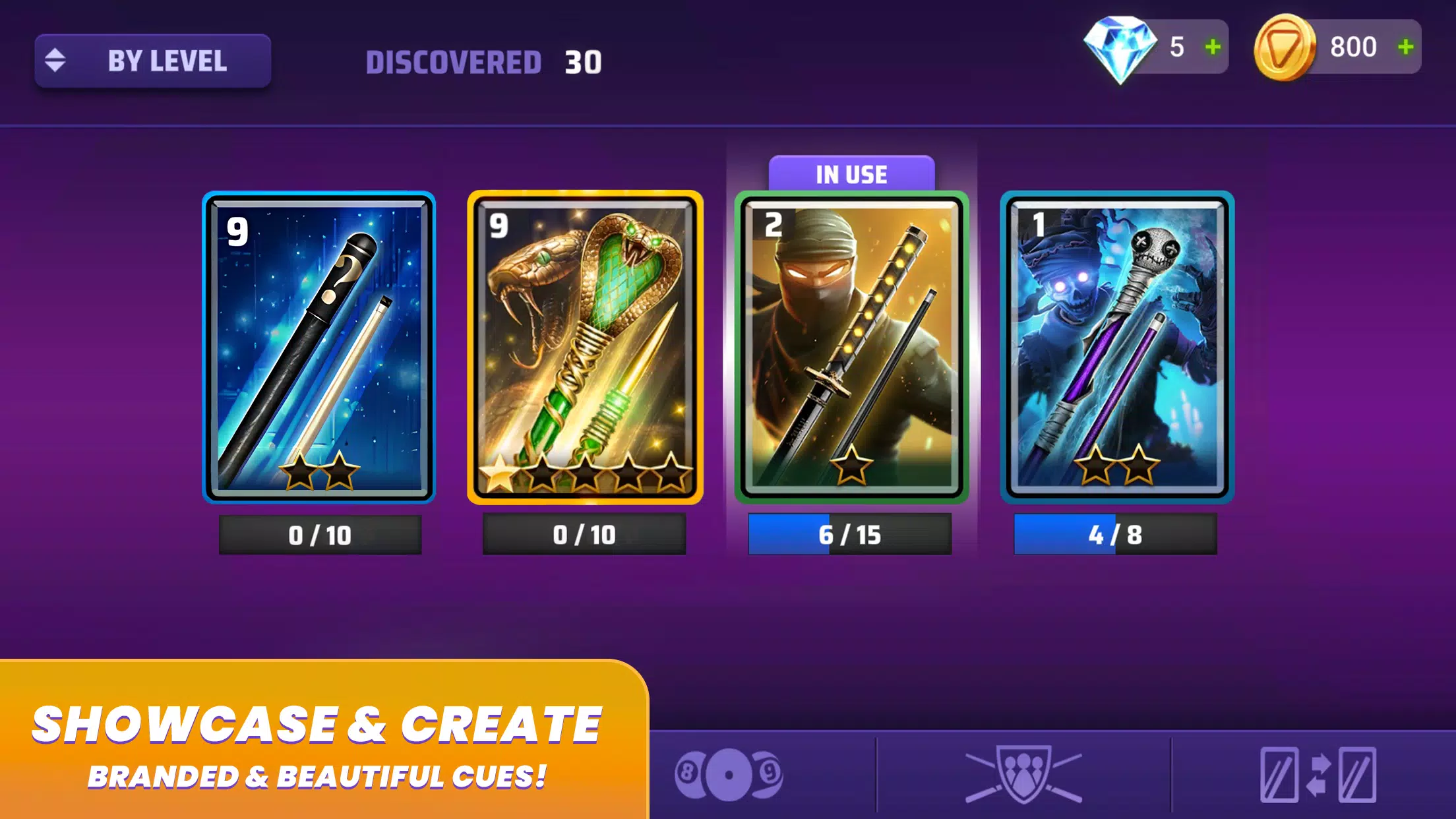Screen dimensions: 1456x819
Task: Select the black question-mark cue card
Action: (319, 348)
